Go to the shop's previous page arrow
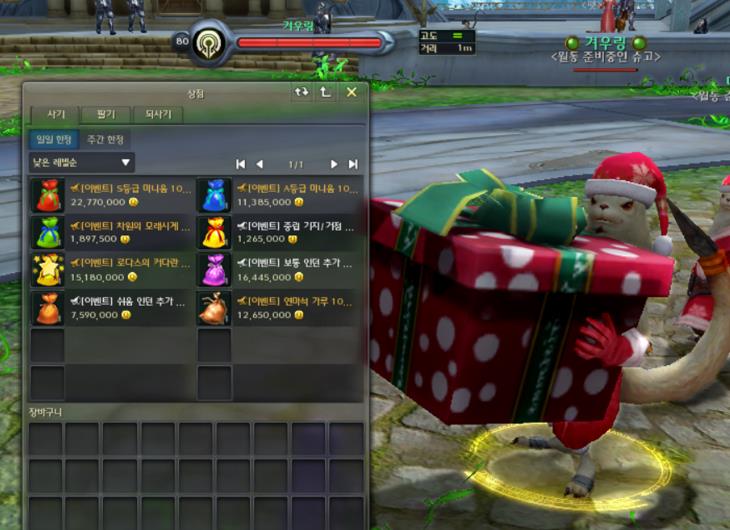This screenshot has width=730, height=530. (260, 164)
